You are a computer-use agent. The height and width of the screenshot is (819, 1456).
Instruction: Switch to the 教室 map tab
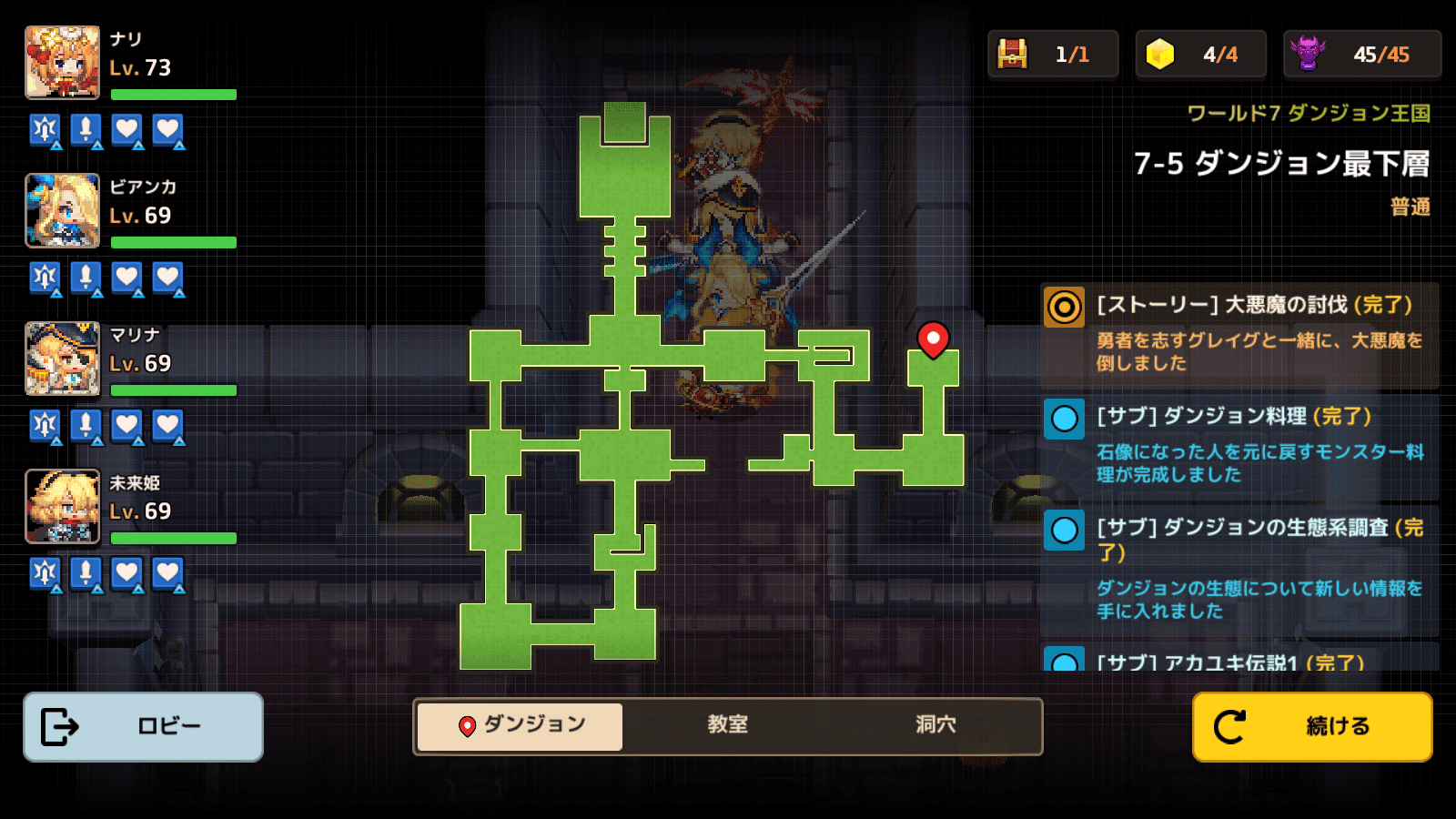pos(727,725)
